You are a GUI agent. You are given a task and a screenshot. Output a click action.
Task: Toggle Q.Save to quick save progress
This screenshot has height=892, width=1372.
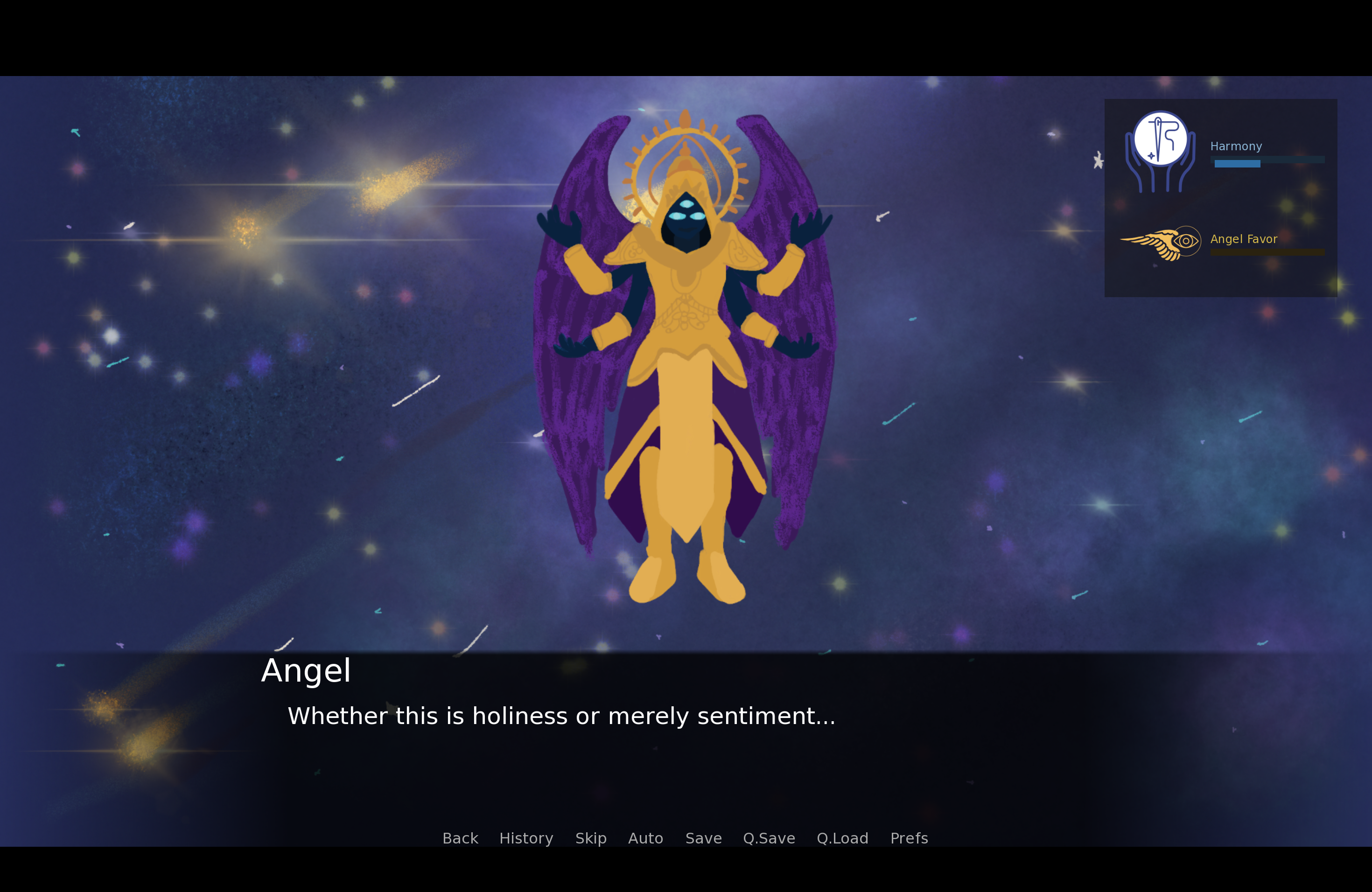click(x=769, y=839)
